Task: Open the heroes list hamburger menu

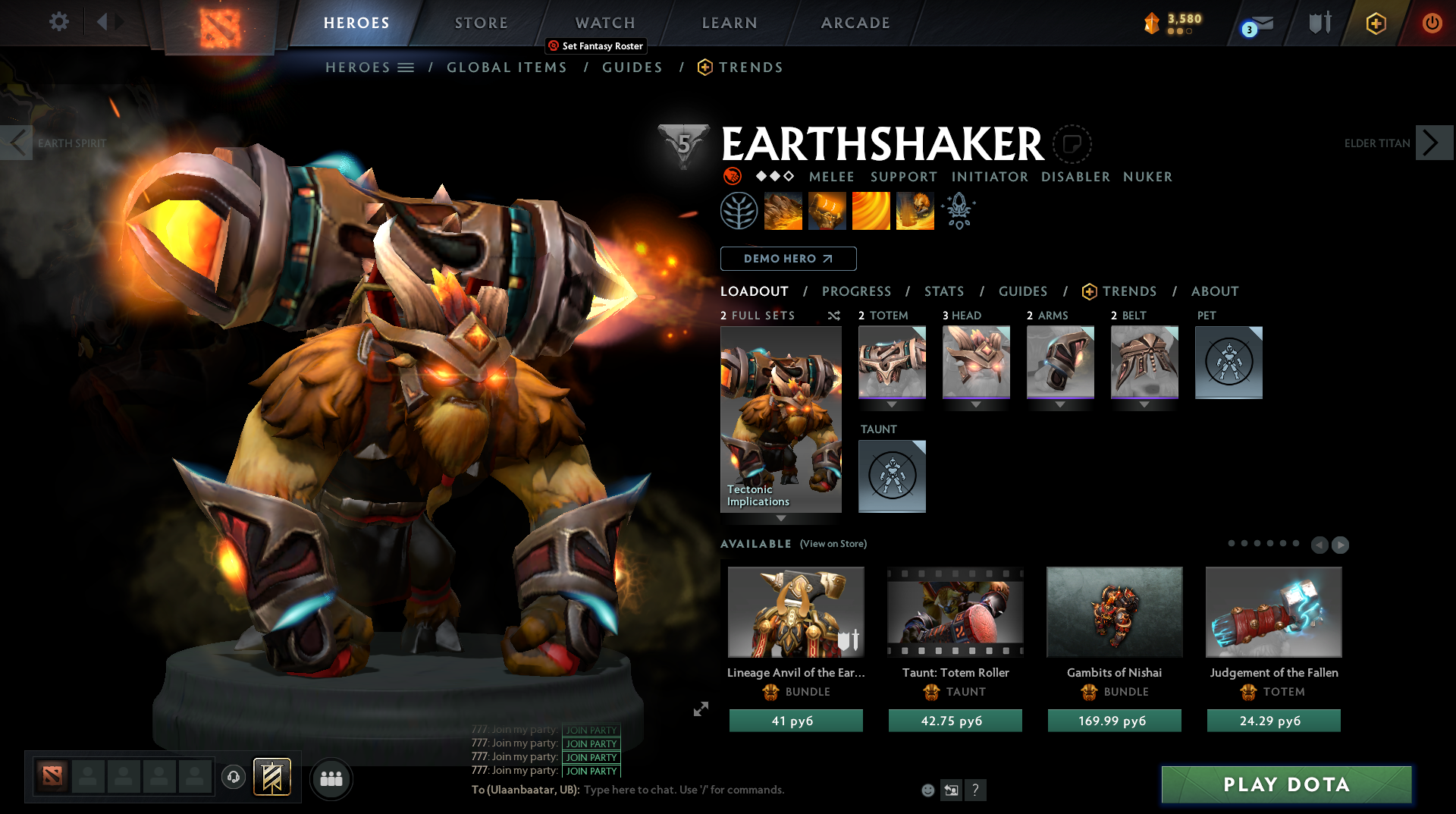Action: 407,67
